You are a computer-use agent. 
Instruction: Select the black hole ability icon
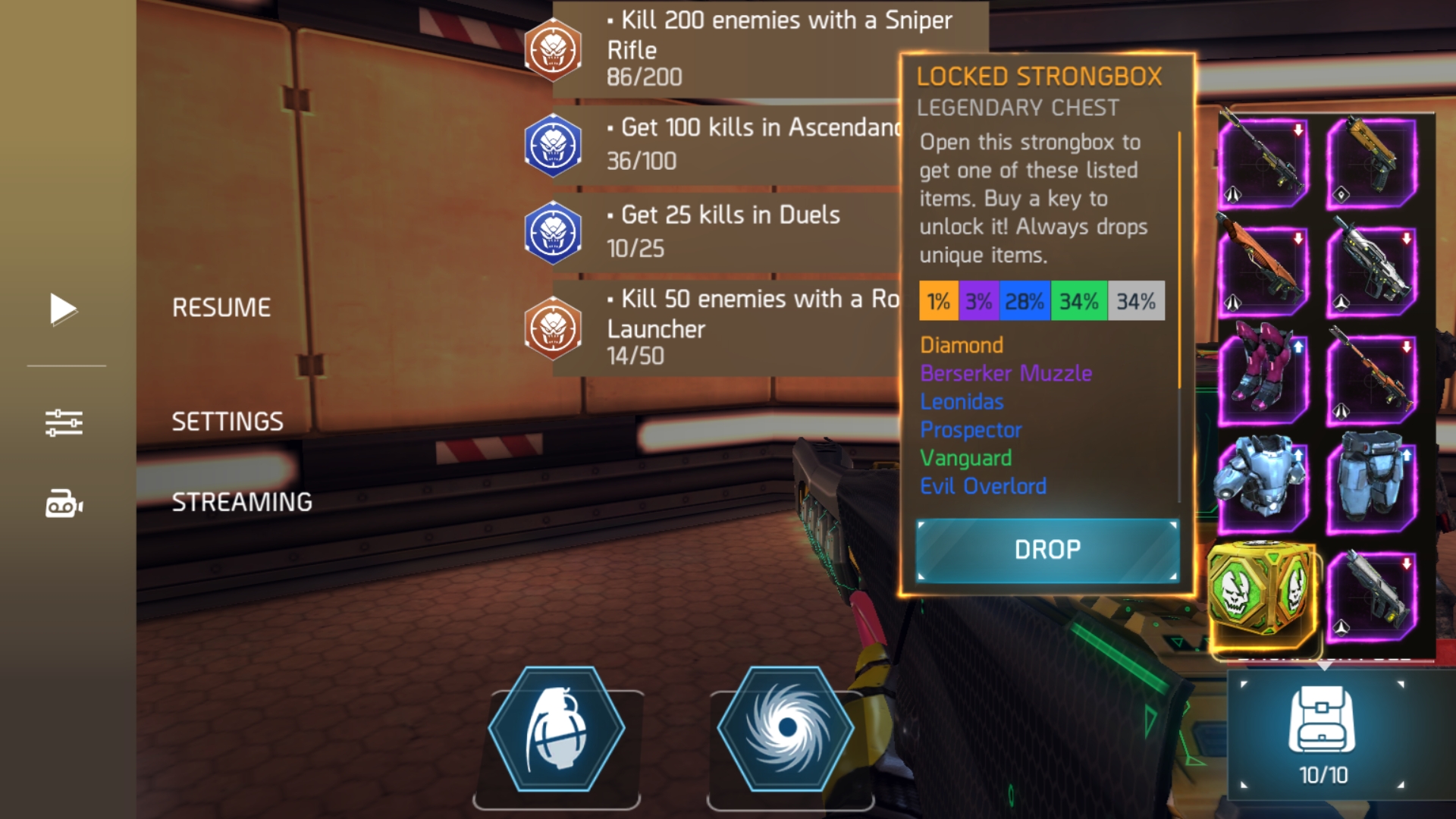[786, 730]
